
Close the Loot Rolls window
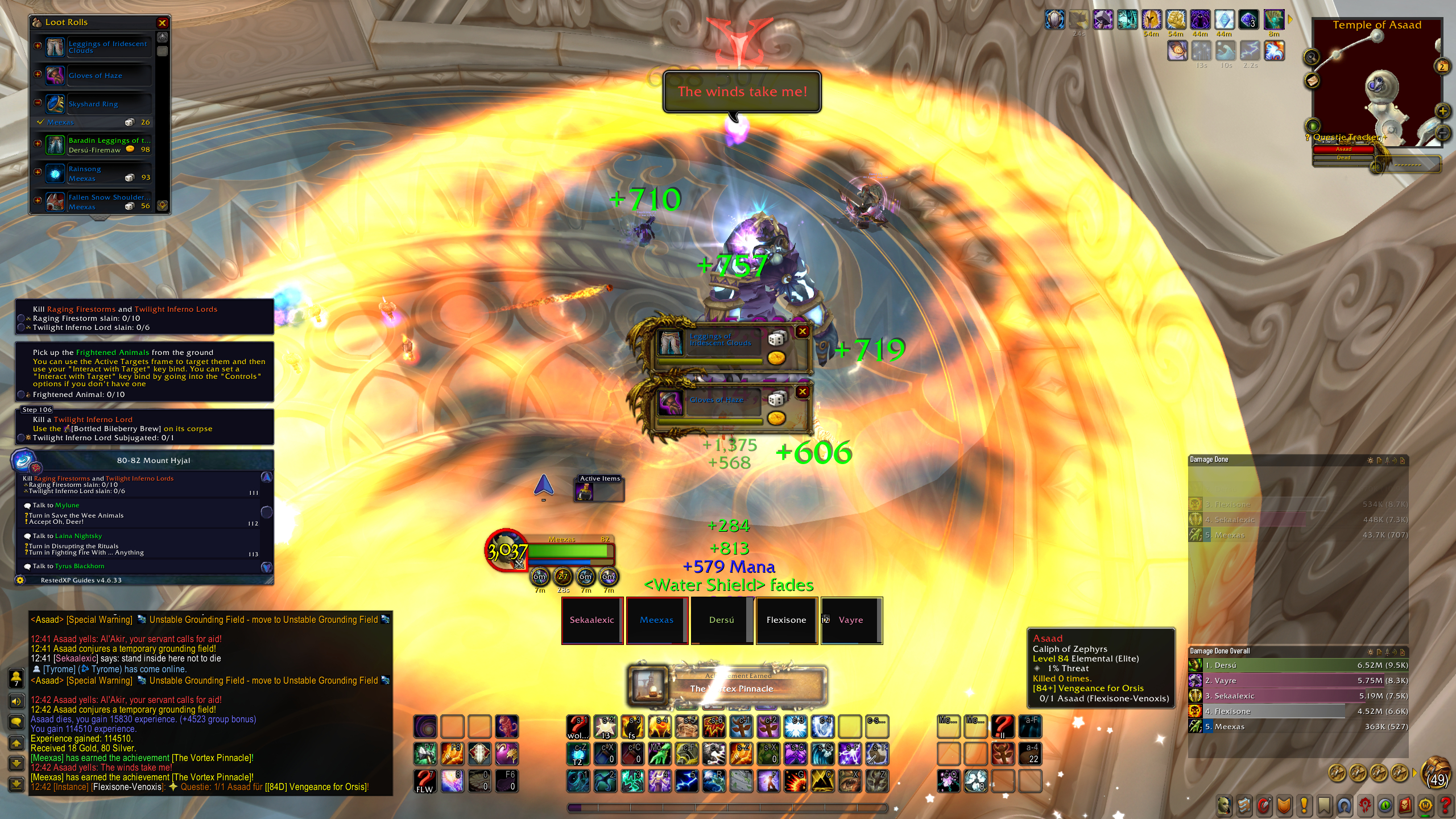click(162, 23)
